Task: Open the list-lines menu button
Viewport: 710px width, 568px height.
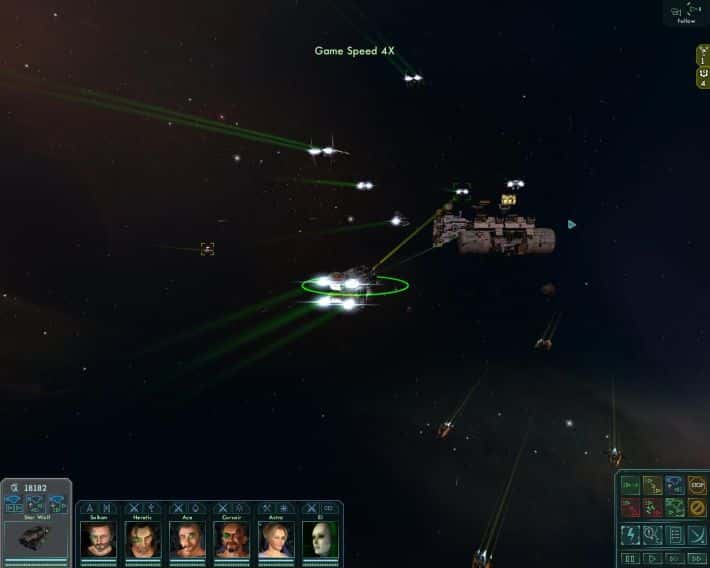Action: click(x=675, y=534)
